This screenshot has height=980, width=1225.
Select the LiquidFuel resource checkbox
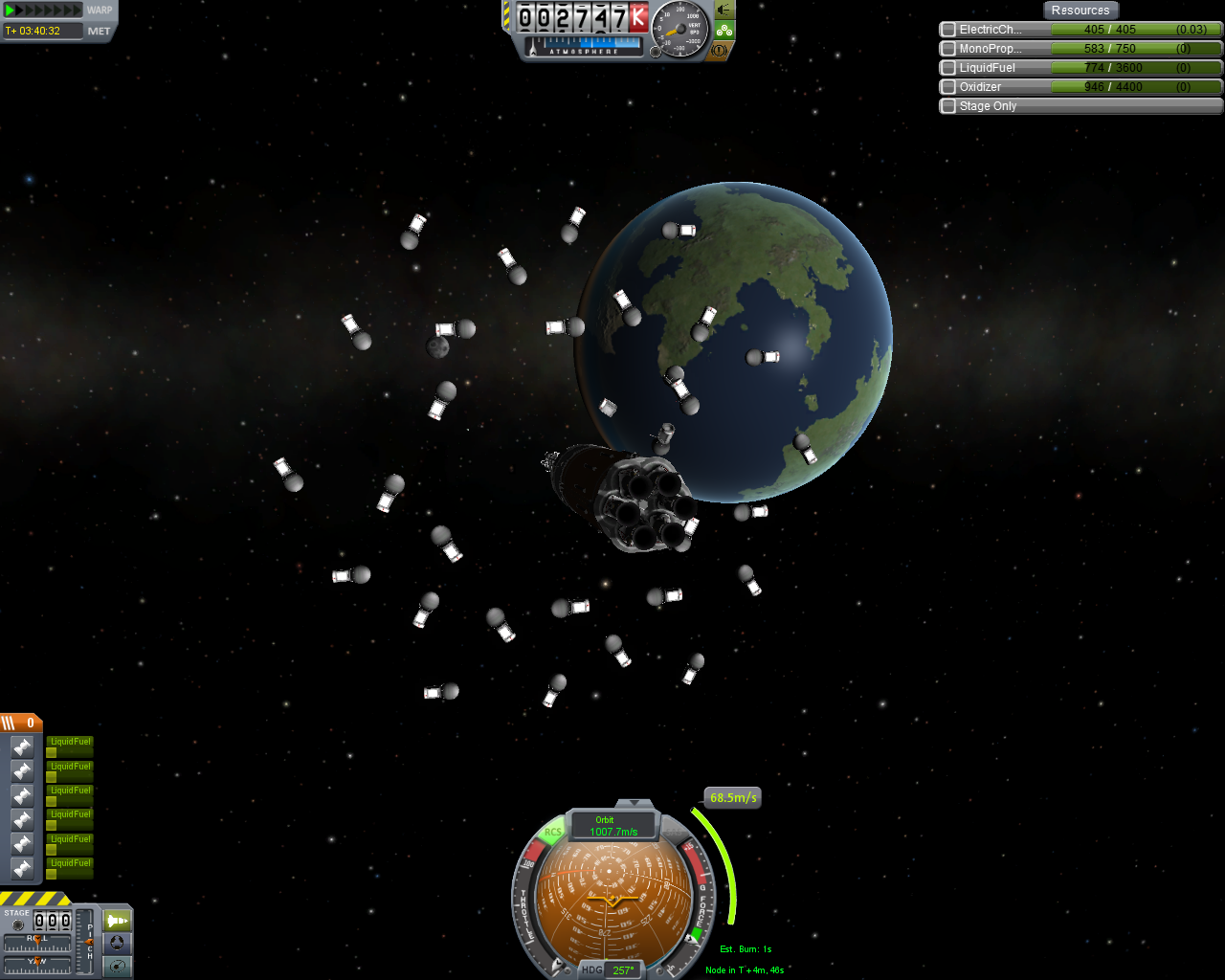point(948,68)
